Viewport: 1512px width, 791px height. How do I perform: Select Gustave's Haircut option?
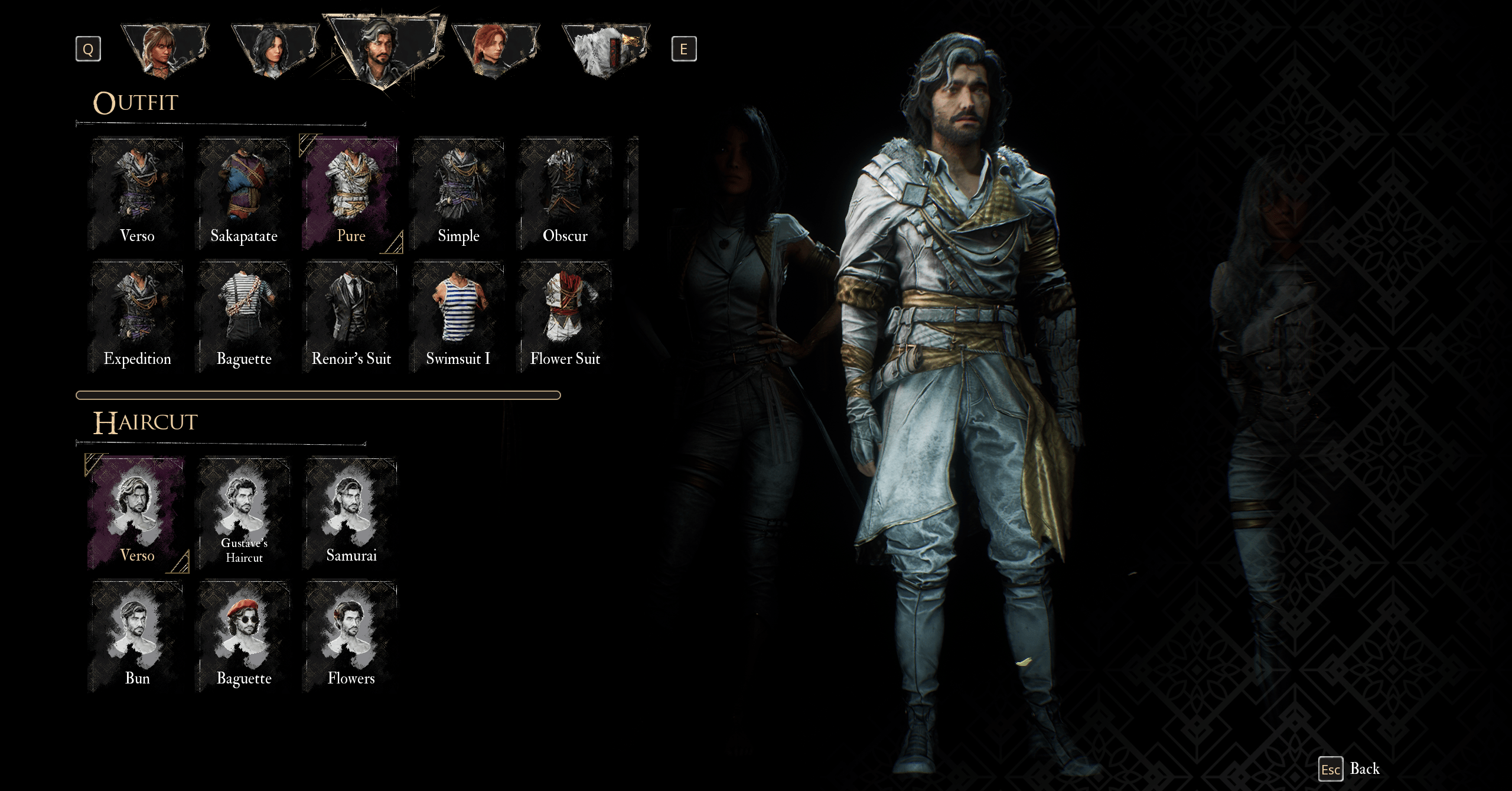[244, 514]
